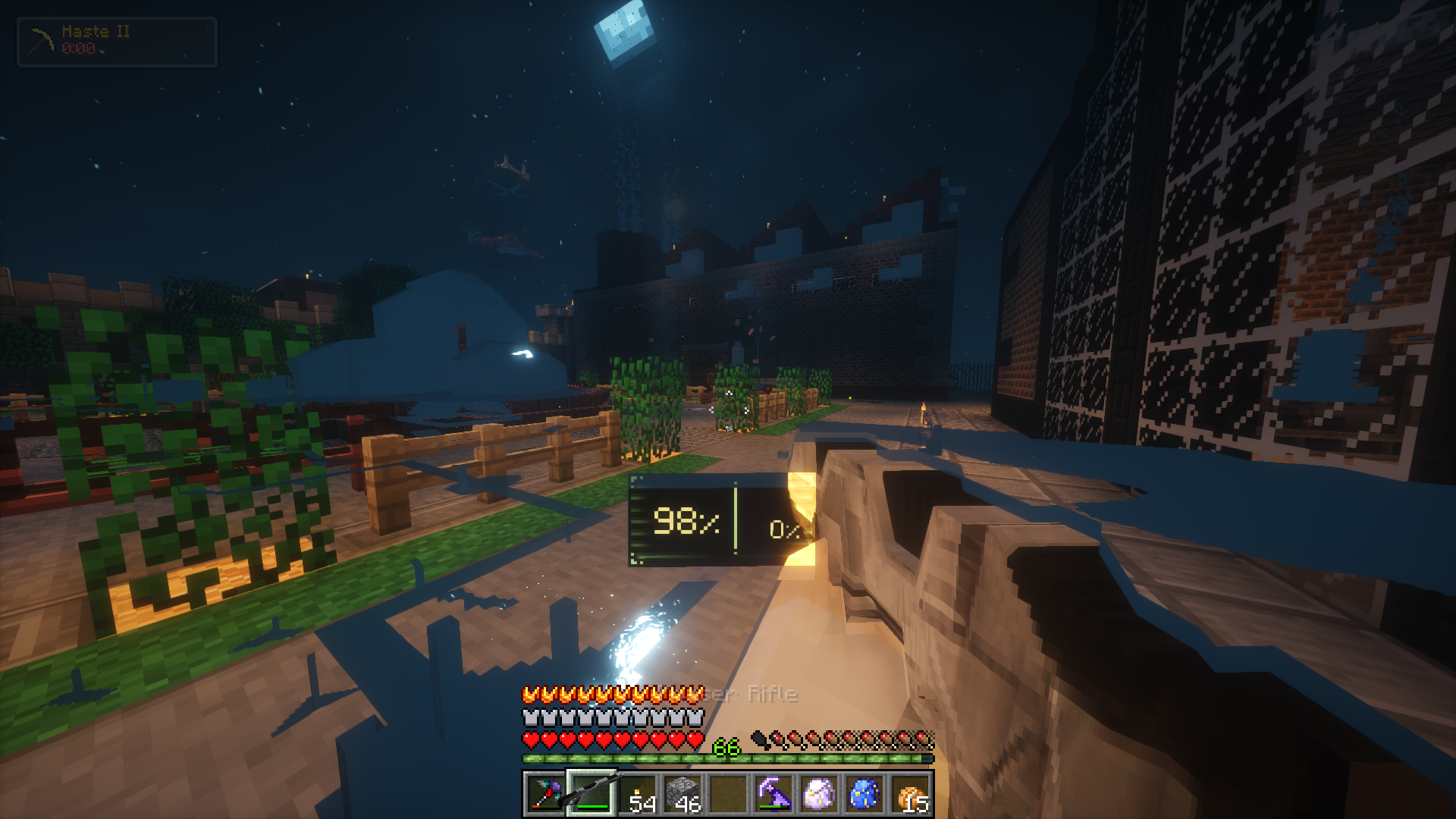Select the cobblestone stack of 46

point(682,794)
